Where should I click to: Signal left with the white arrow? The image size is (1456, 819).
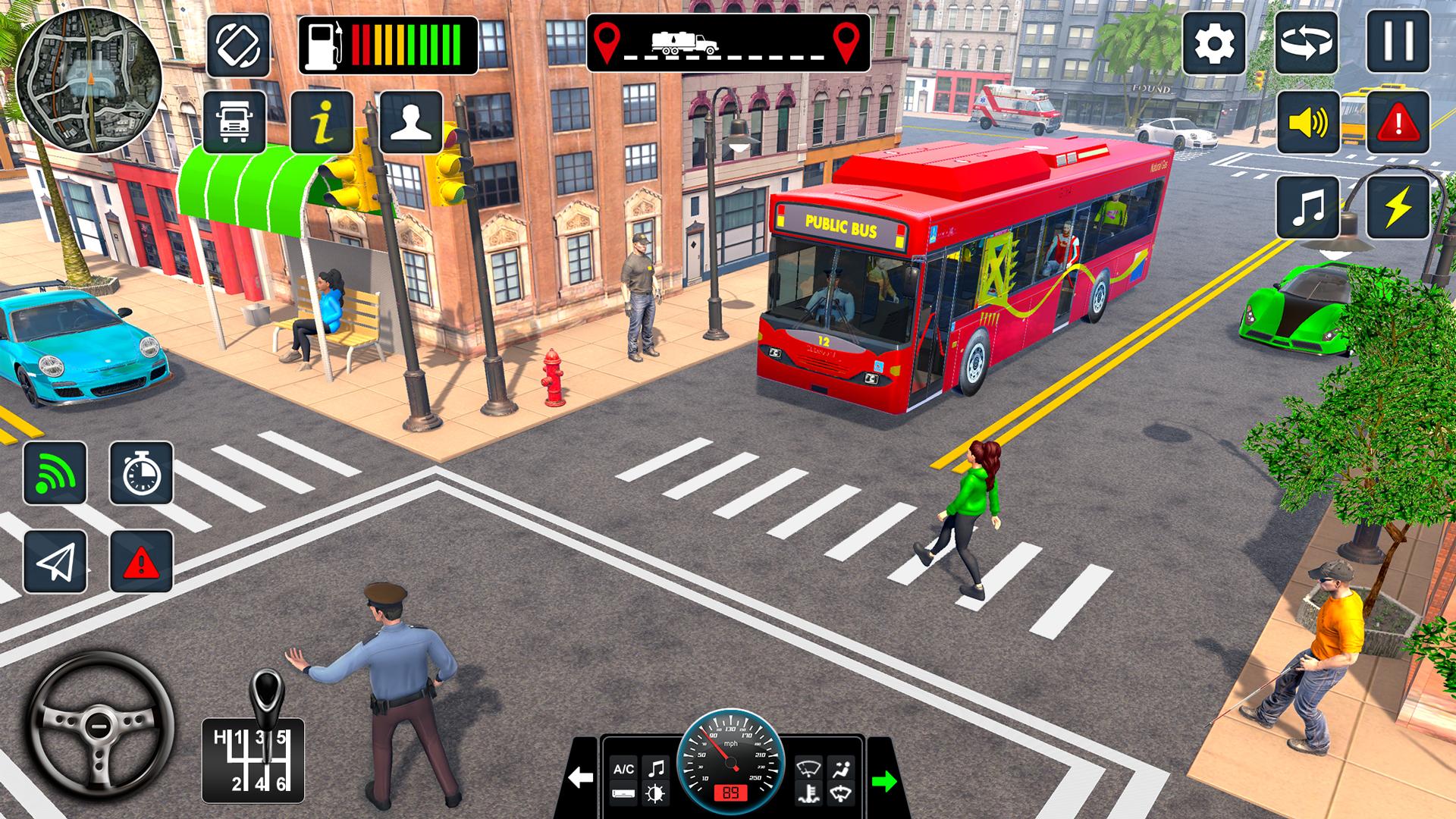tap(581, 778)
